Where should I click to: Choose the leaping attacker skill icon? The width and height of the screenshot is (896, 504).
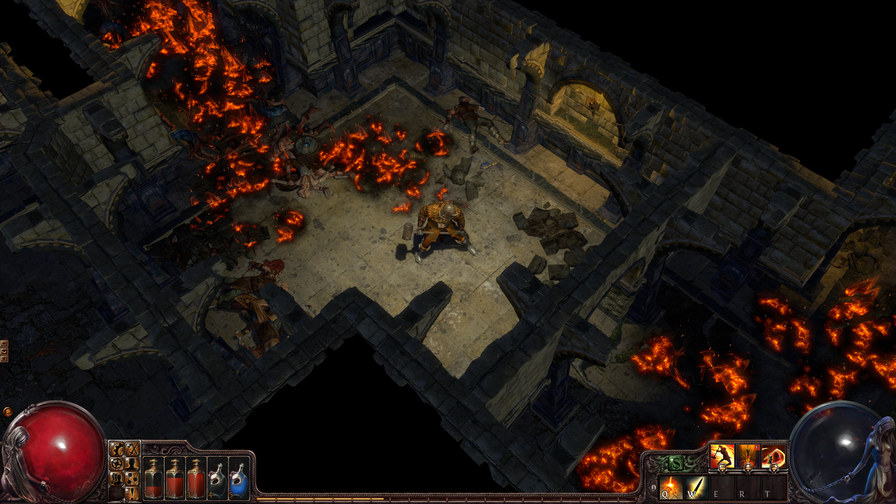click(722, 458)
